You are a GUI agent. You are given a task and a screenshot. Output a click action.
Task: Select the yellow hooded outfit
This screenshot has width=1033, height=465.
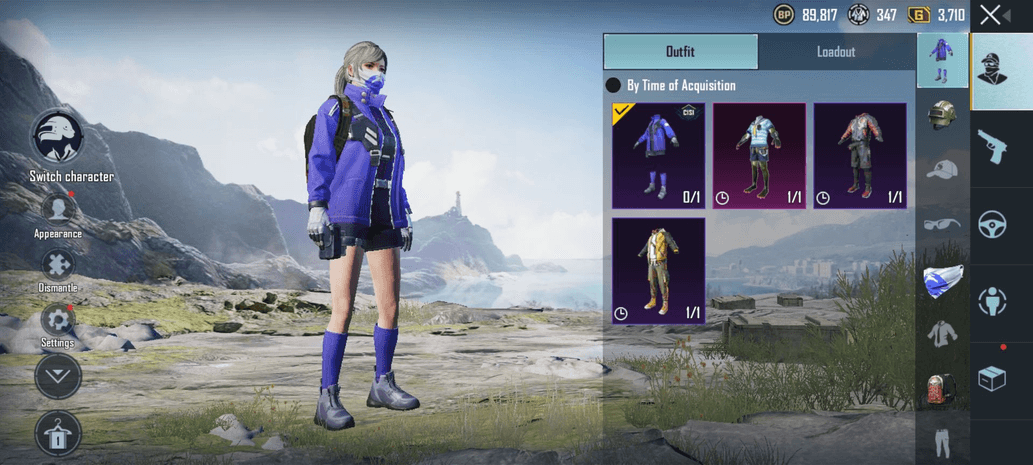click(x=658, y=270)
